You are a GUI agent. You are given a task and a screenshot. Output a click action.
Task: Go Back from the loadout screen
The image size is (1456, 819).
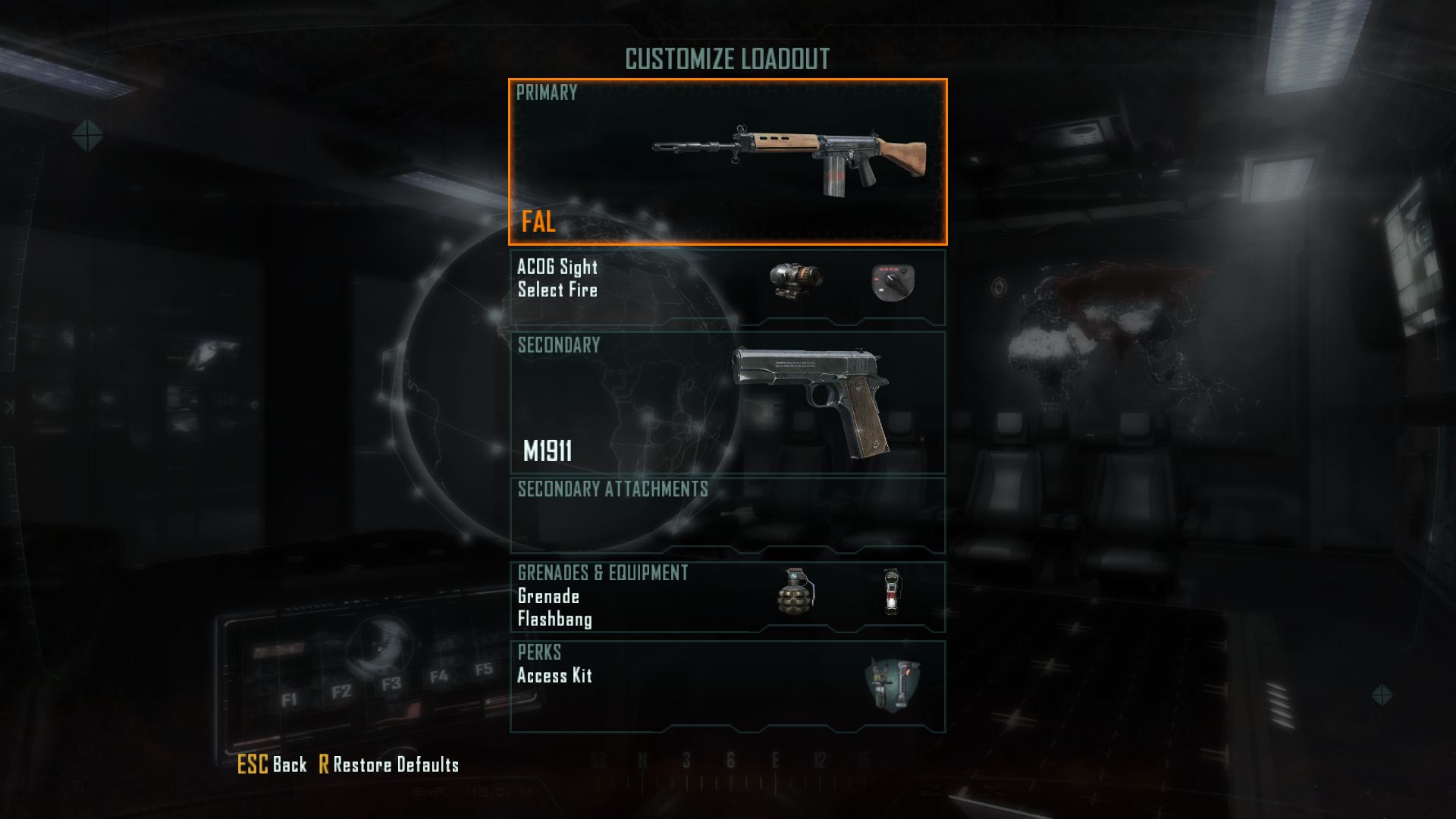click(272, 764)
